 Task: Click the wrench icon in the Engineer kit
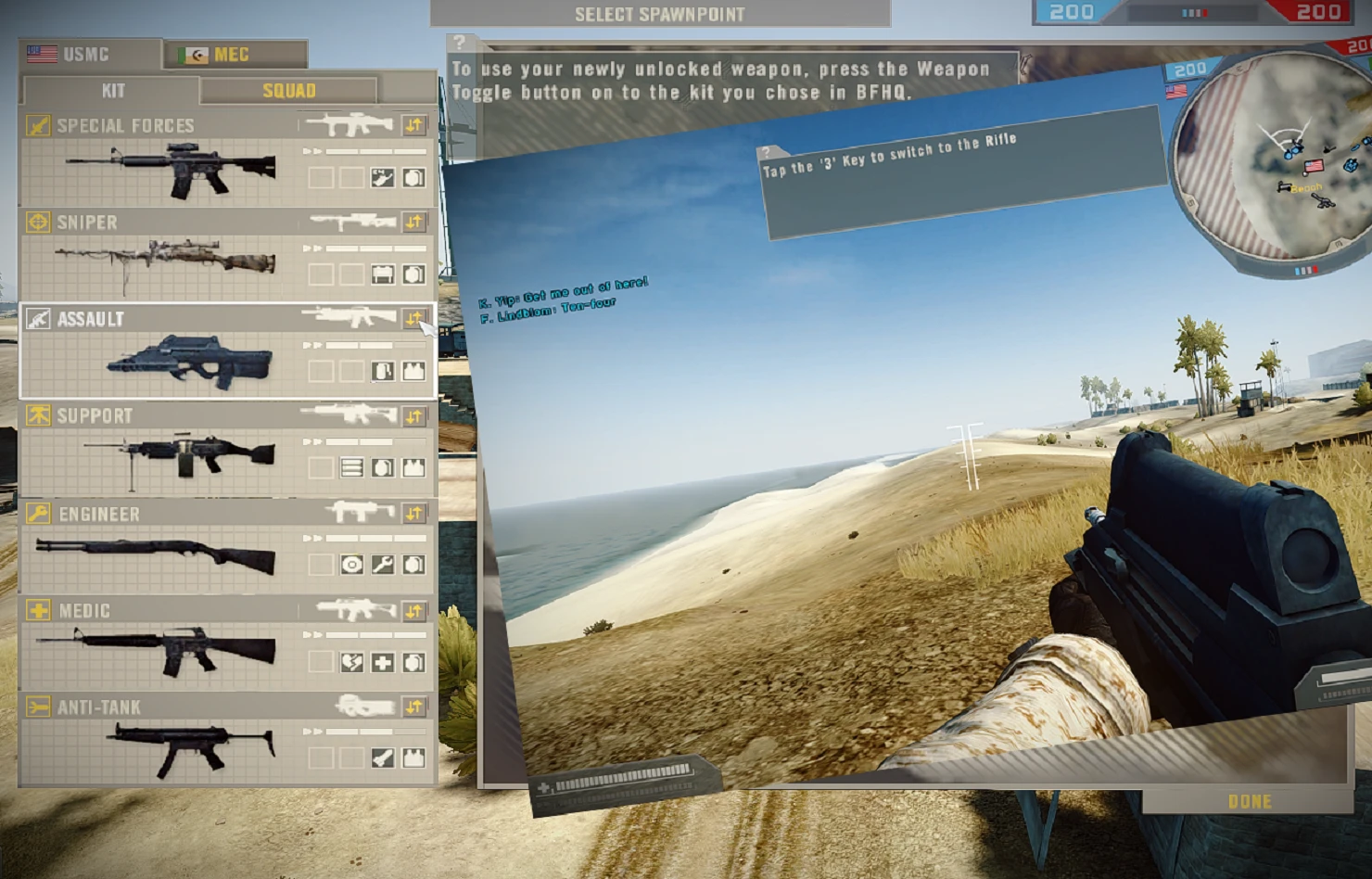click(383, 565)
